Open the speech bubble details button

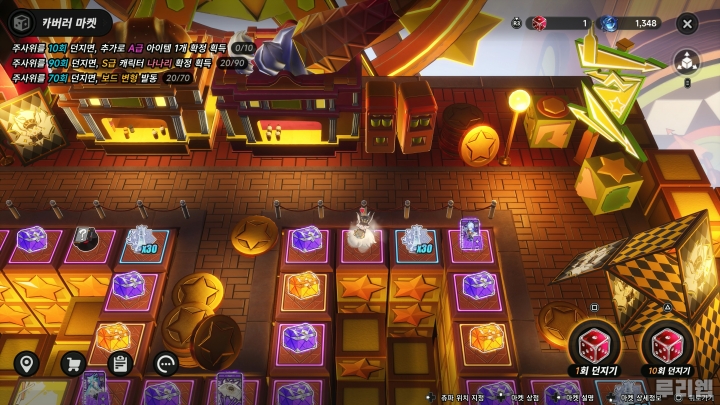click(167, 363)
